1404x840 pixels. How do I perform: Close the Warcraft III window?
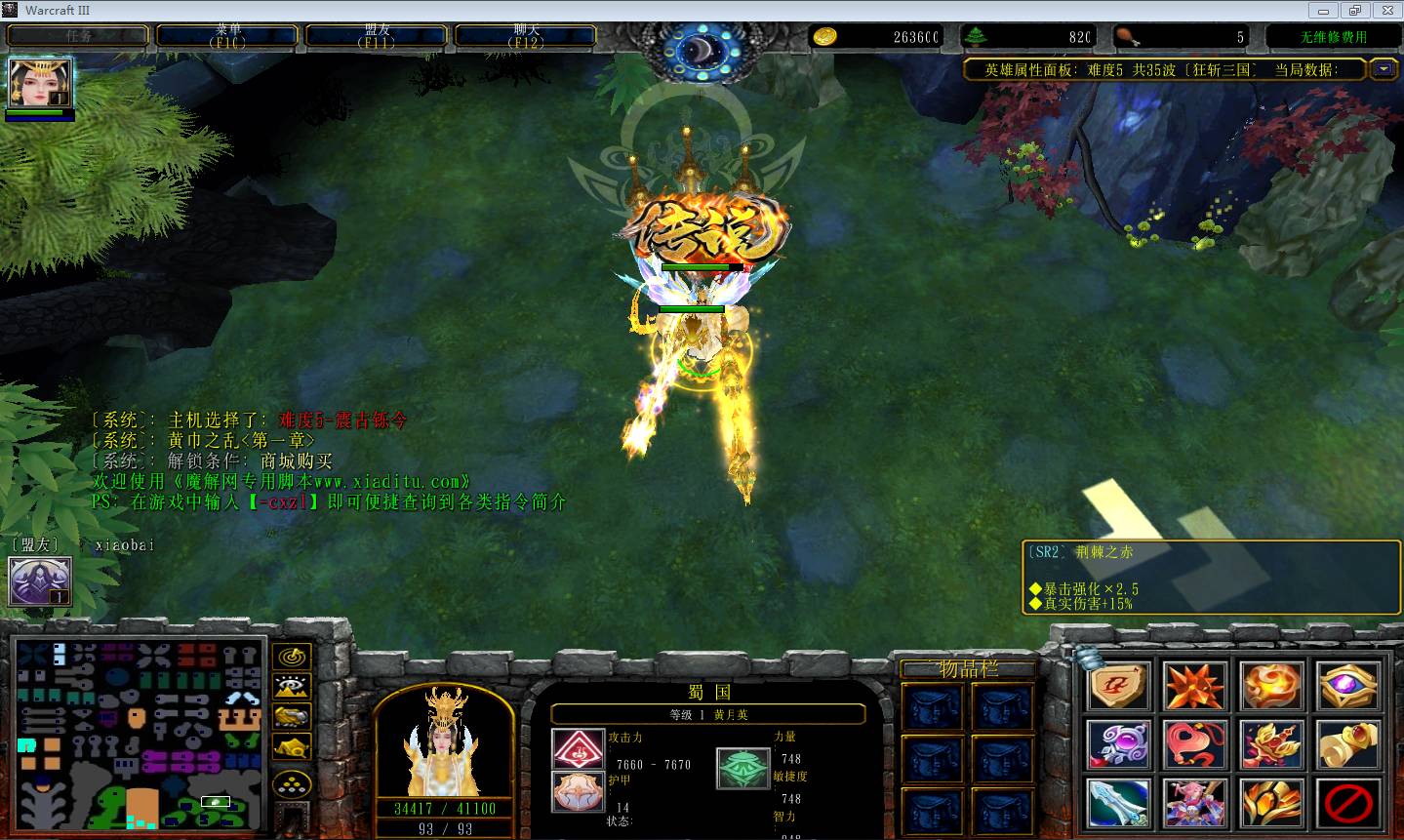click(x=1384, y=11)
